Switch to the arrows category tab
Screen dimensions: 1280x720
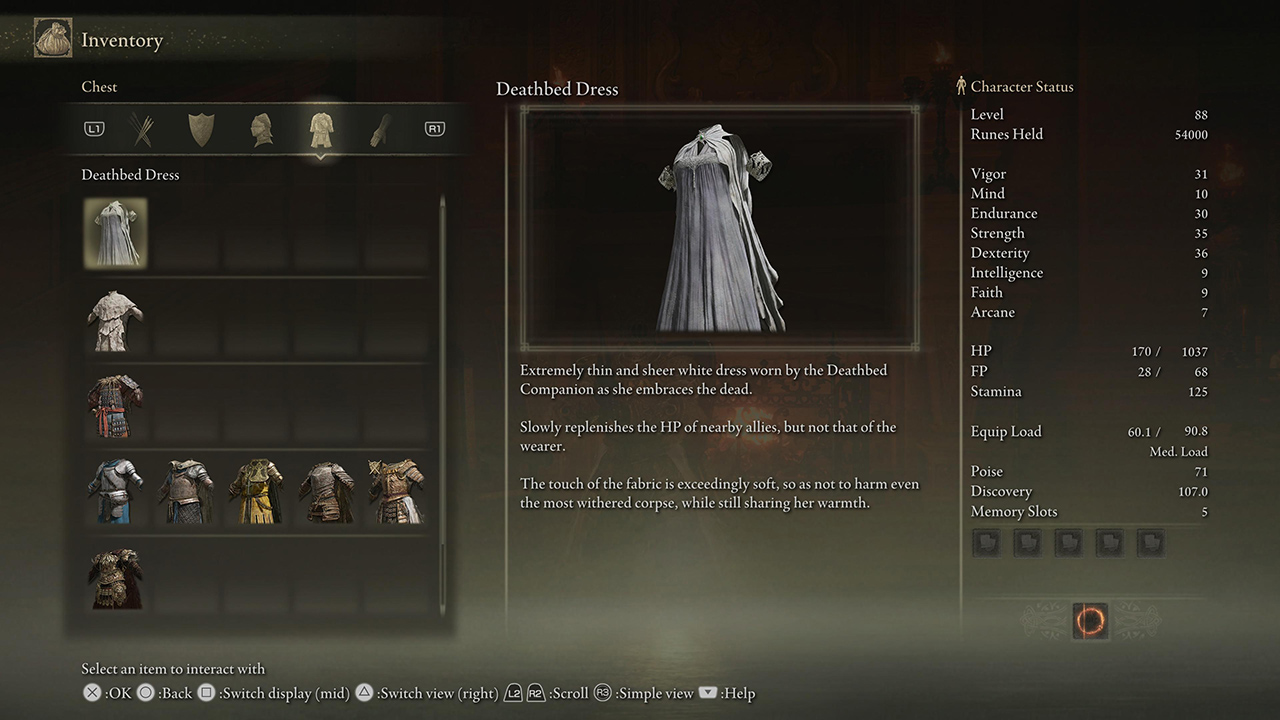coord(141,129)
